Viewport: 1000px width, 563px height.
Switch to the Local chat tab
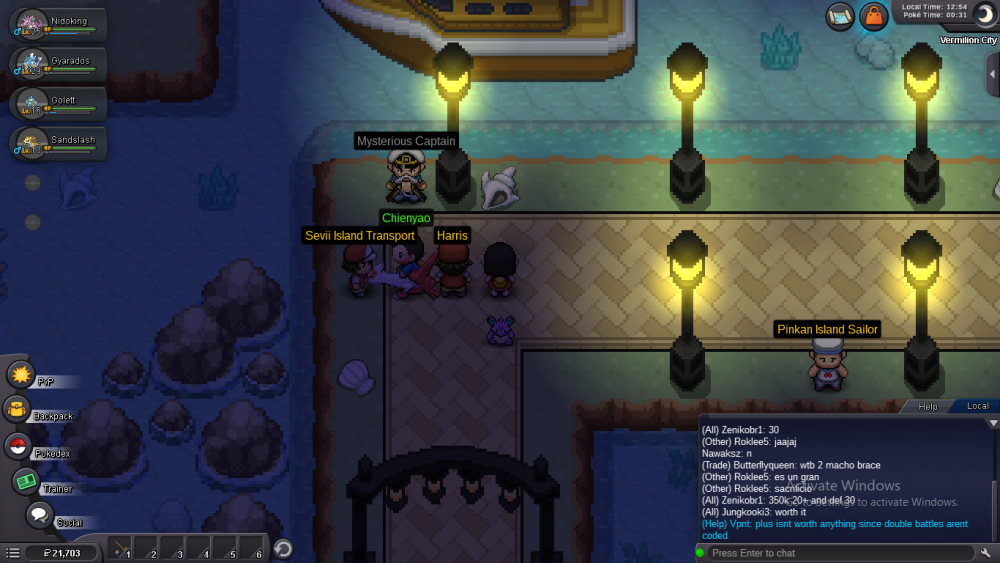(977, 407)
